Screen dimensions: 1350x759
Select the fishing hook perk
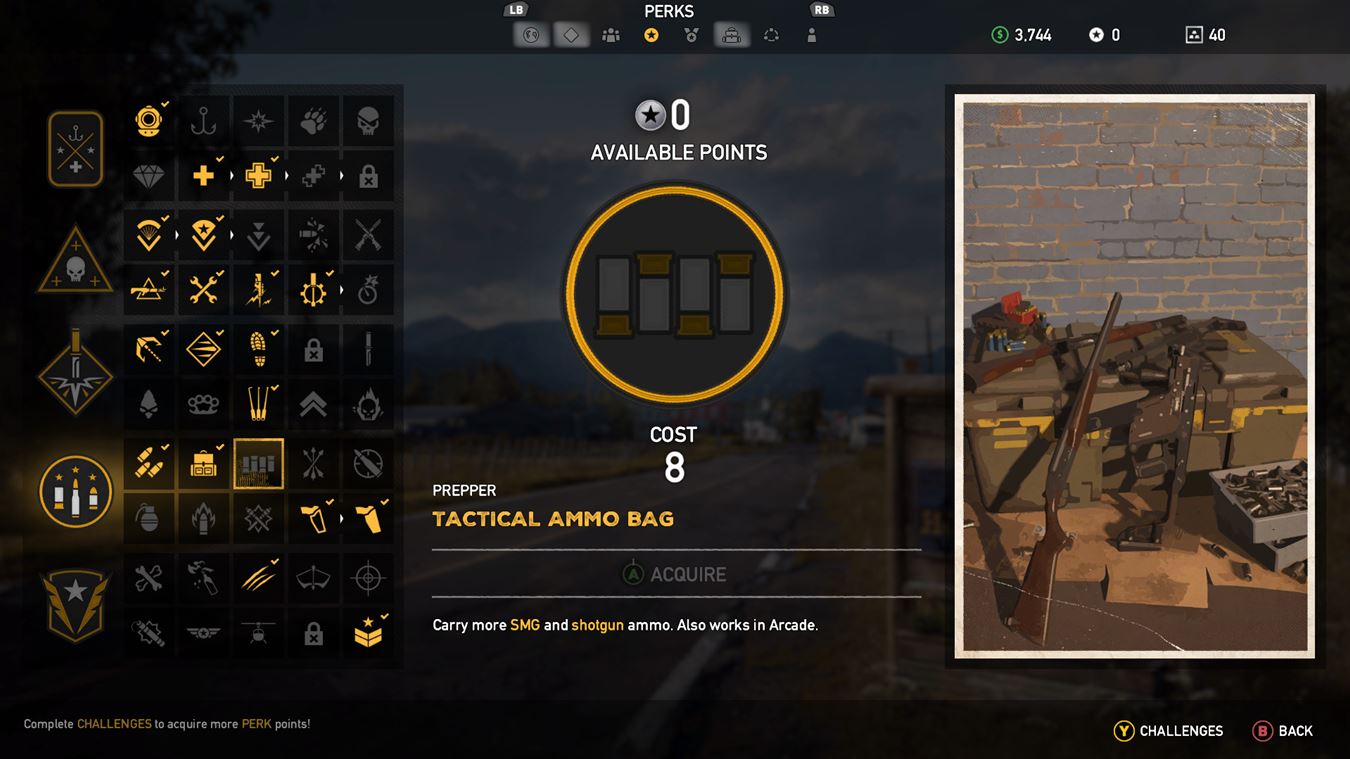(x=204, y=120)
